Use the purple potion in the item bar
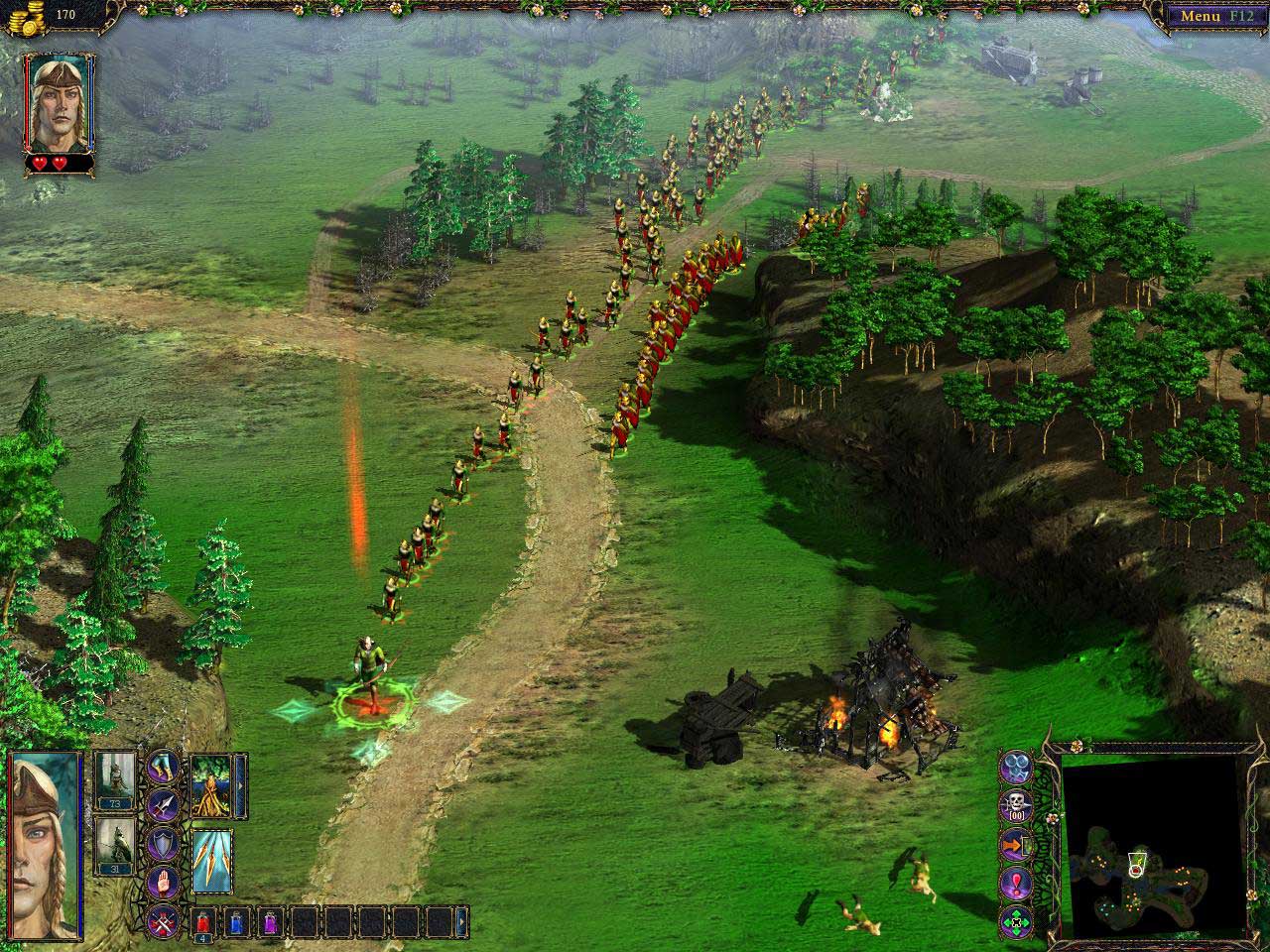Viewport: 1270px width, 952px height. pyautogui.click(x=270, y=921)
